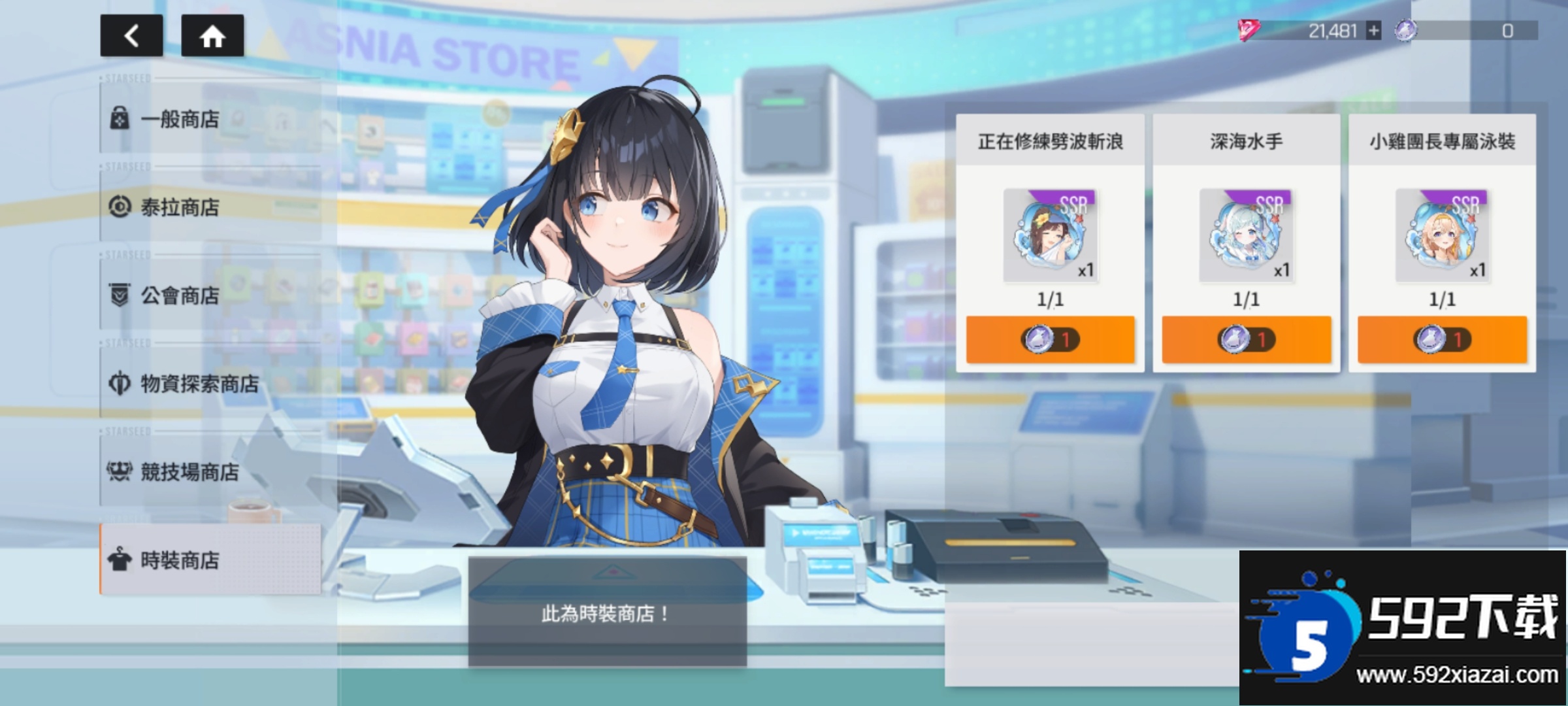1568x706 pixels.
Task: Visit the www.592xiazai.com watermark link
Action: 1457,675
